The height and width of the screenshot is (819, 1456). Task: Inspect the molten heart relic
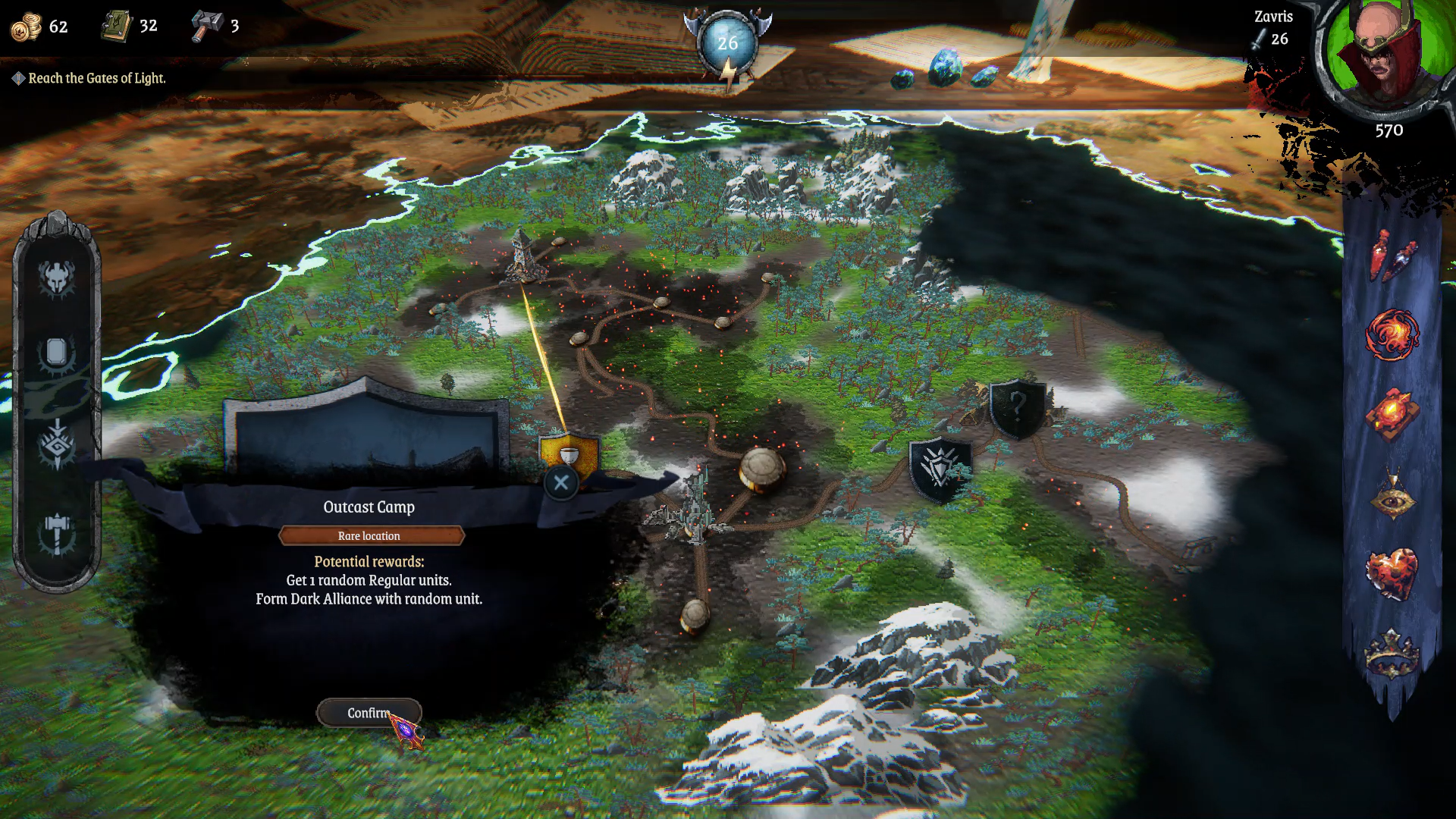pyautogui.click(x=1392, y=573)
